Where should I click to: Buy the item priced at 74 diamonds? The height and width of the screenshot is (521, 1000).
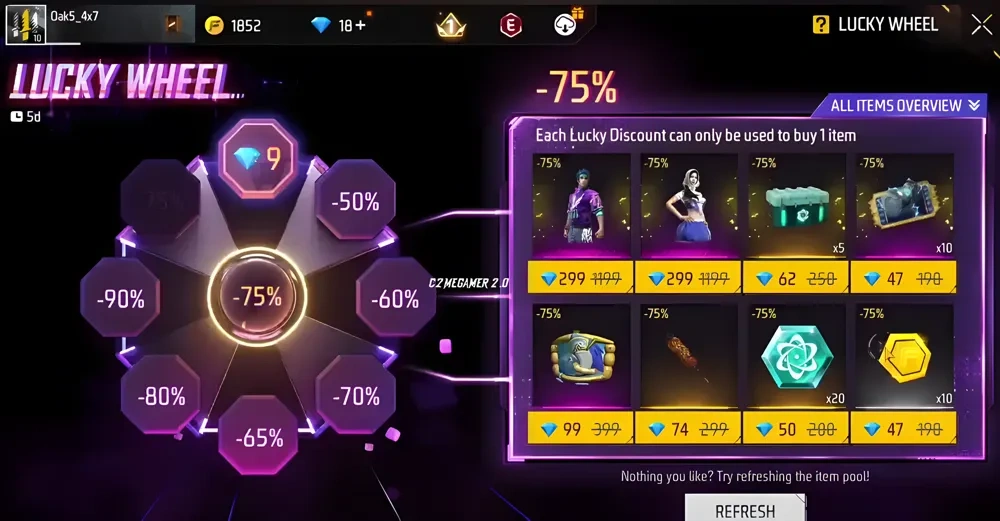689,428
